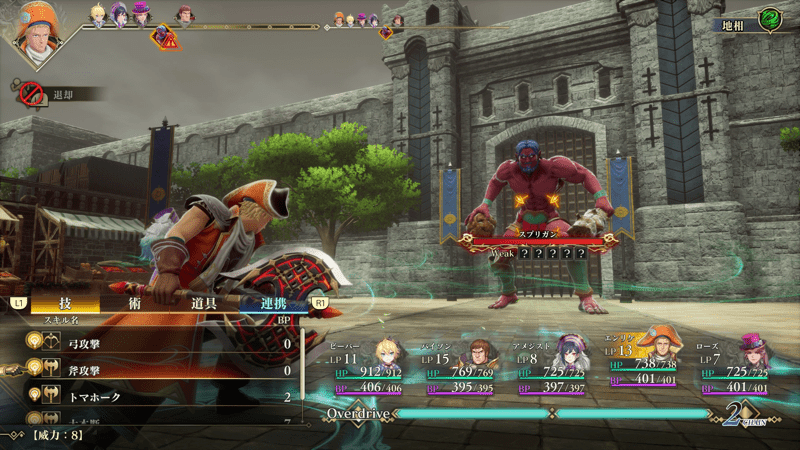
Task: Select the 連携 combo tab
Action: point(273,303)
